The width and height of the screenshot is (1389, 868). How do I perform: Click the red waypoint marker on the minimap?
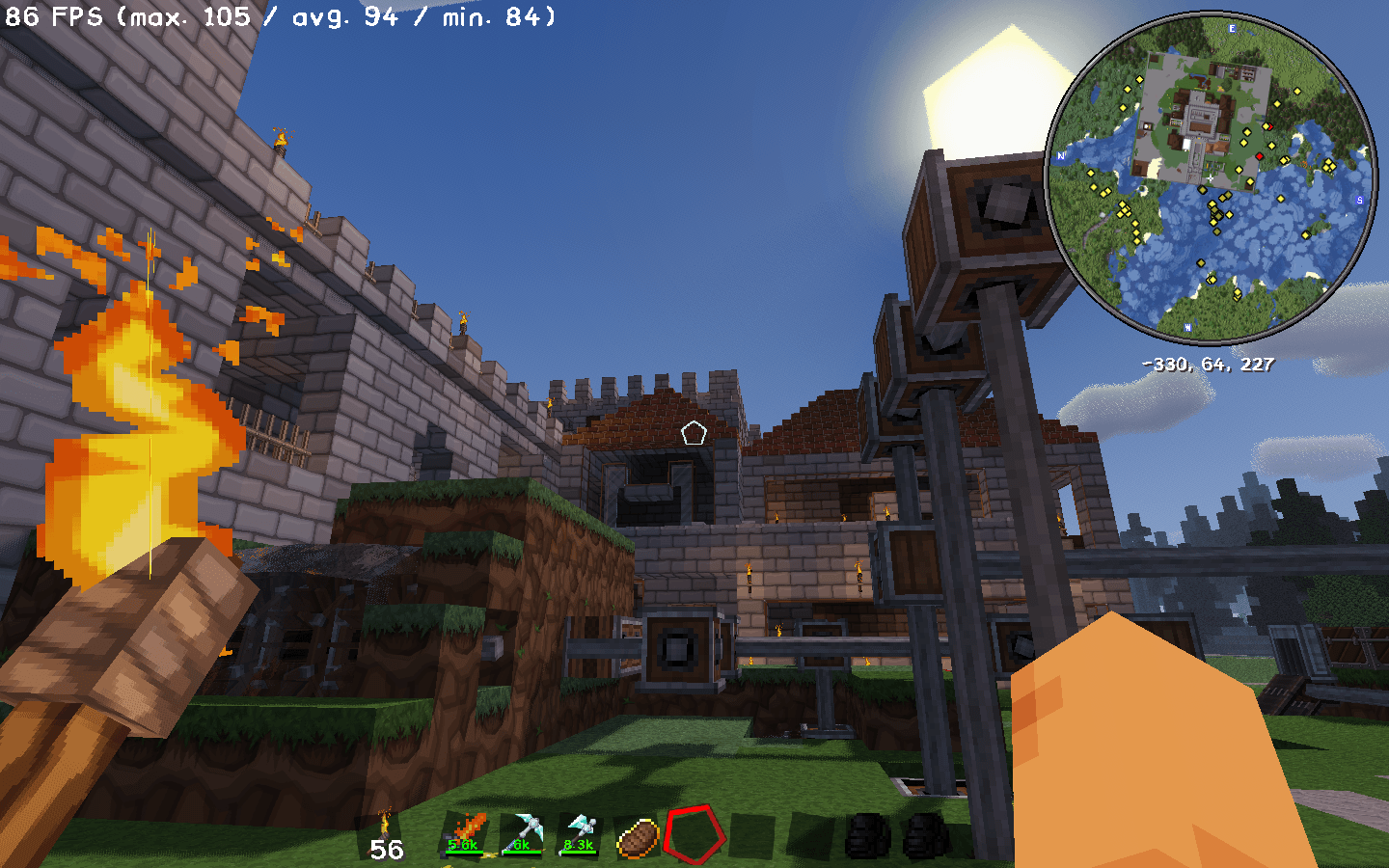coord(1259,156)
